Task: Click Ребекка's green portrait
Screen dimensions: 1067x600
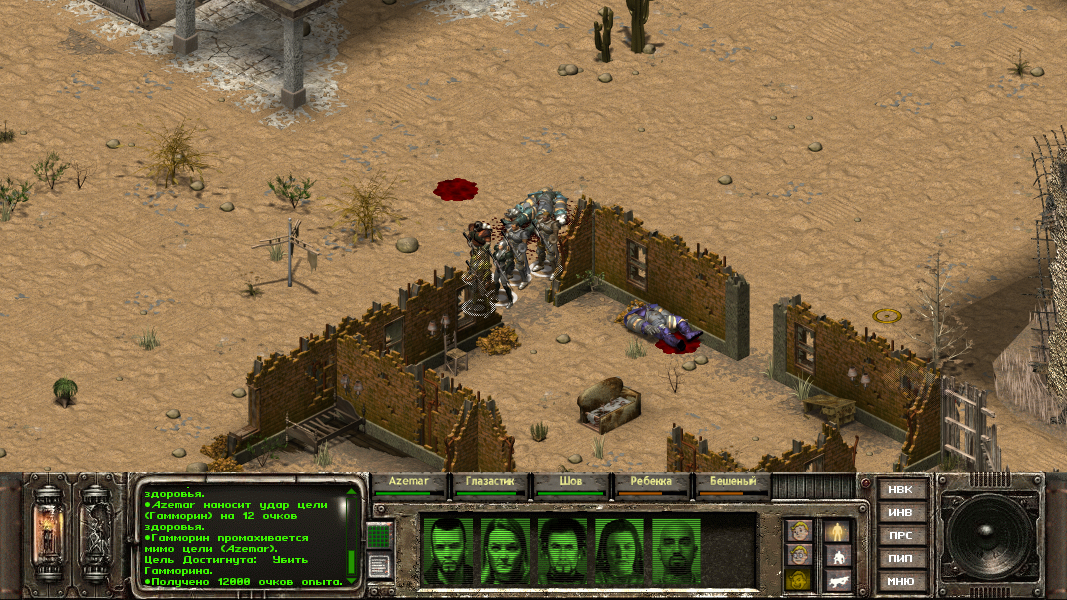Action: click(621, 550)
